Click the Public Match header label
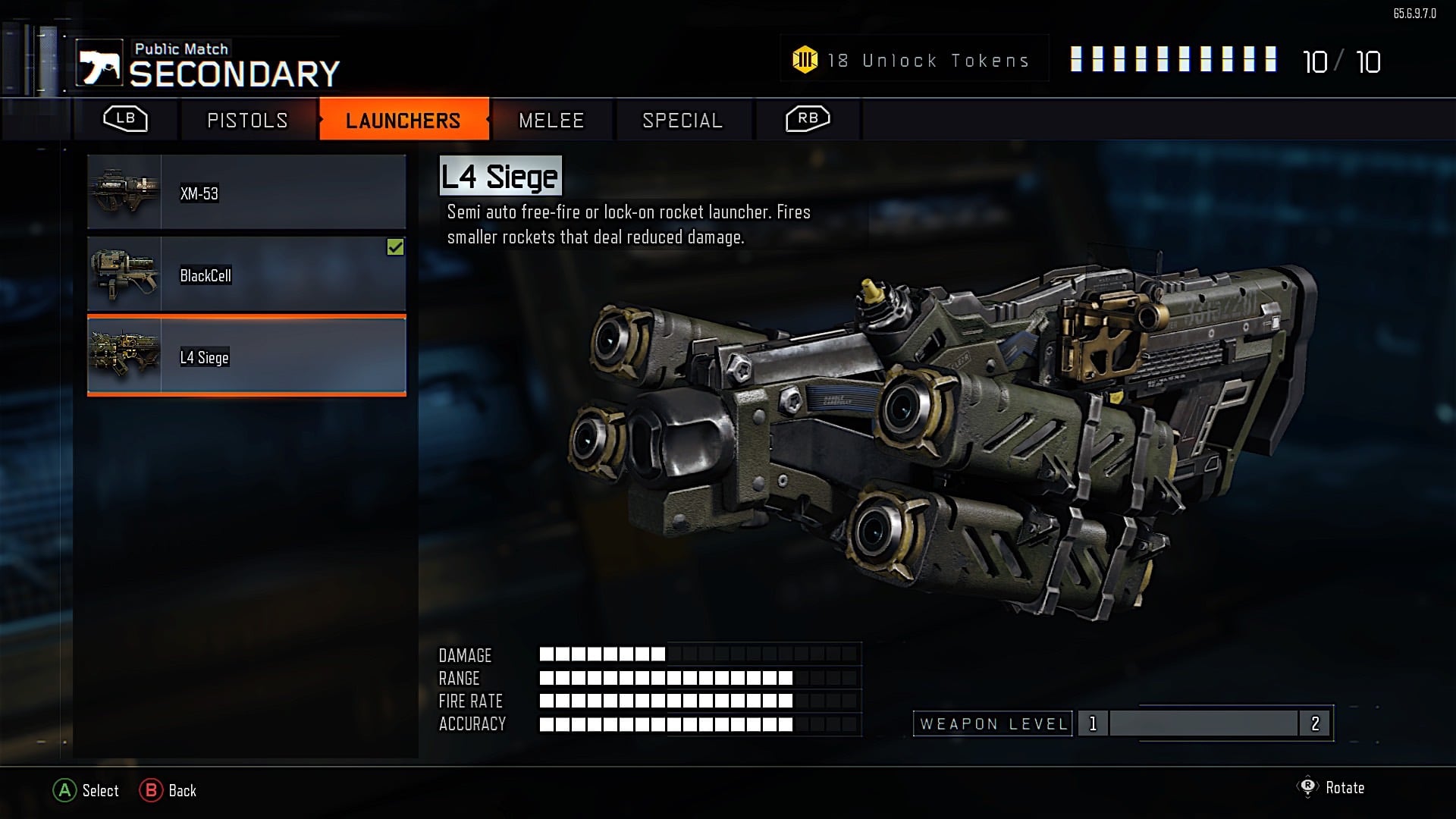1456x819 pixels. click(x=181, y=49)
